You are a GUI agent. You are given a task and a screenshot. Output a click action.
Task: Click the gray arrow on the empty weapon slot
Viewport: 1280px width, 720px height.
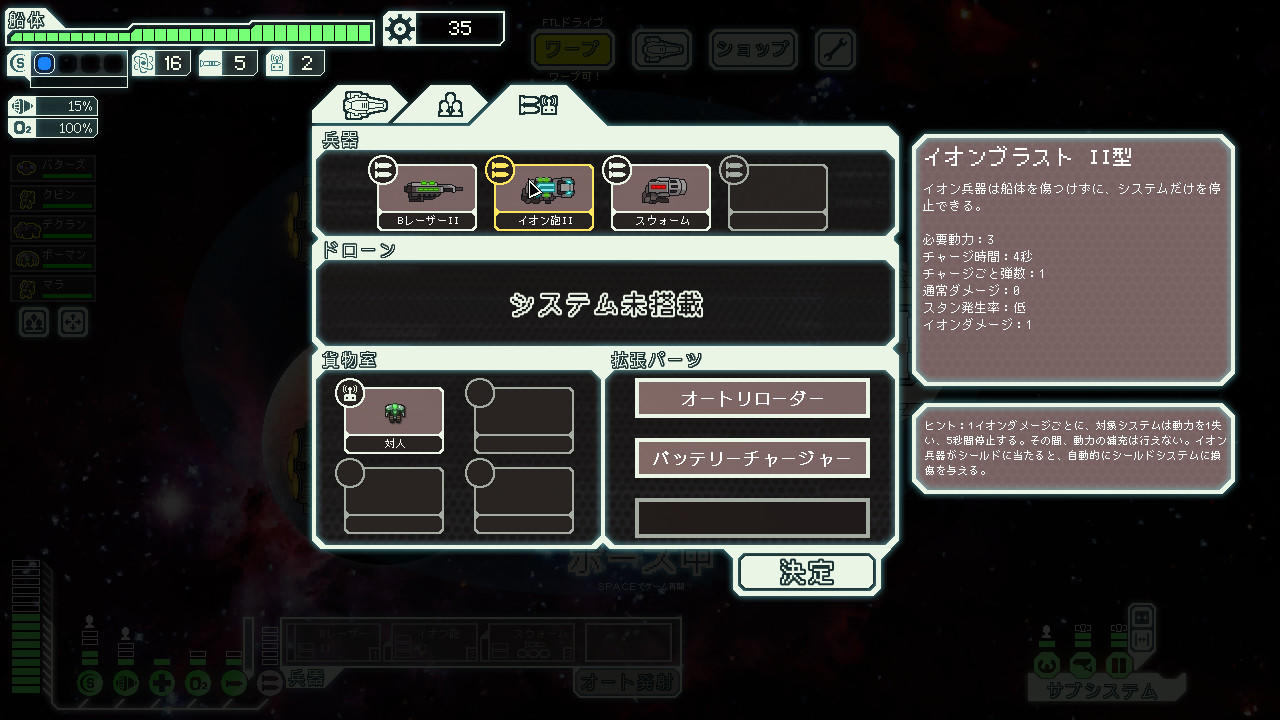733,170
